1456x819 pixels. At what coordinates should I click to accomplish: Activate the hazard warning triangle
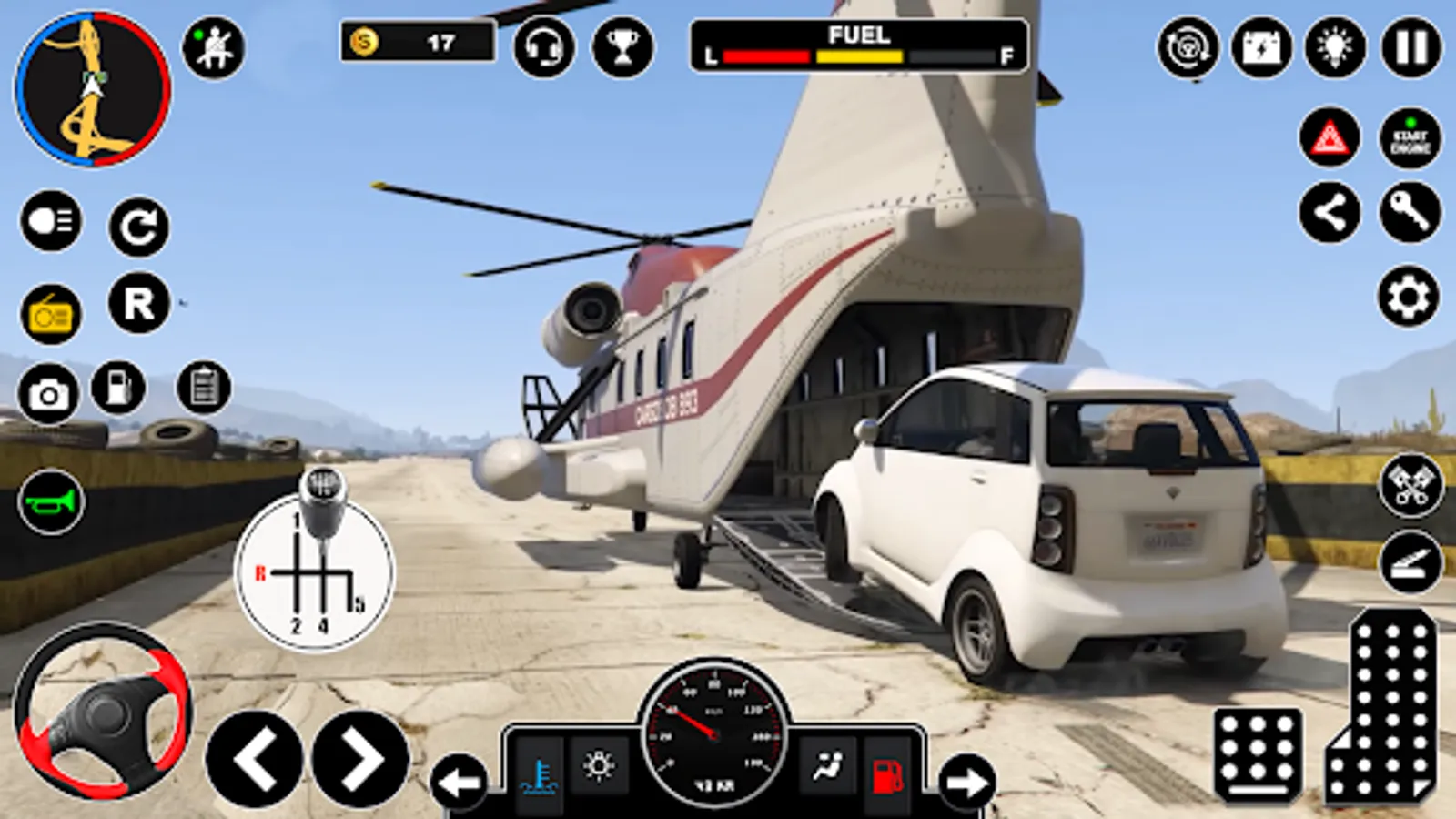click(1330, 138)
